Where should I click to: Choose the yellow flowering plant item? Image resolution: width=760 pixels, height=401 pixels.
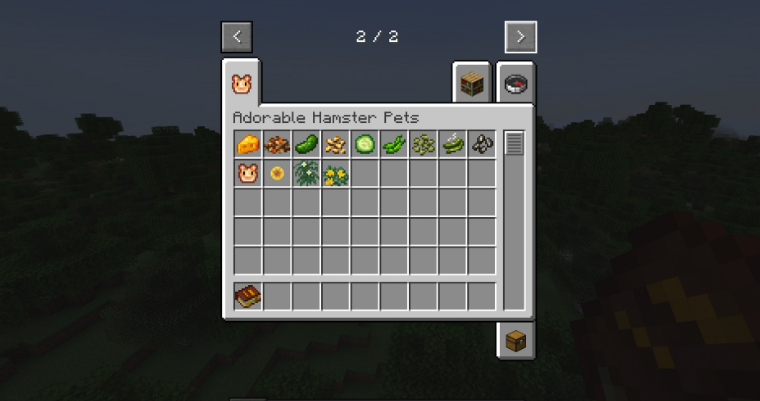pyautogui.click(x=336, y=174)
